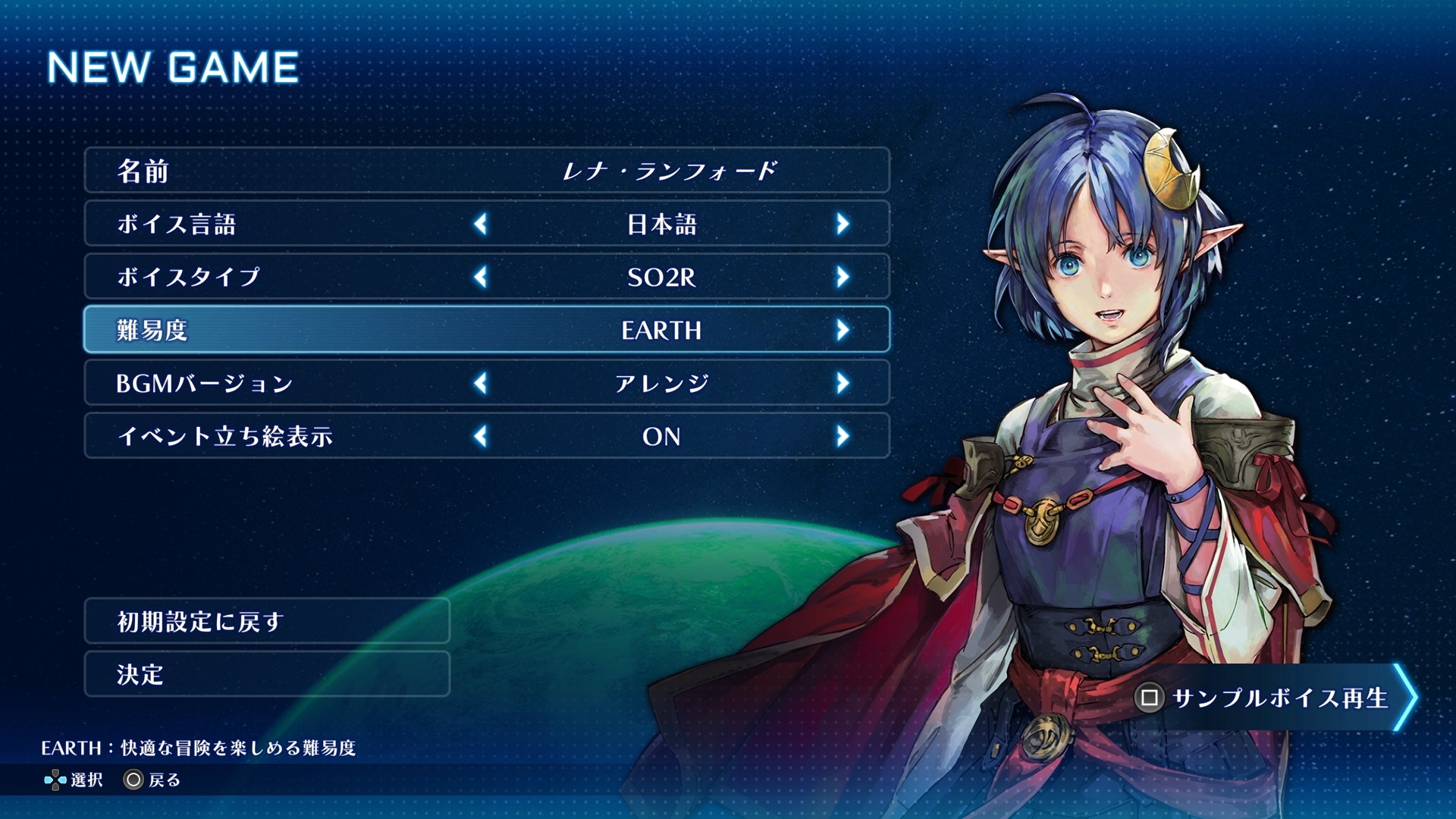Viewport: 1456px width, 819px height.
Task: Choose 初期設定に戻す to reset defaults
Action: (267, 621)
